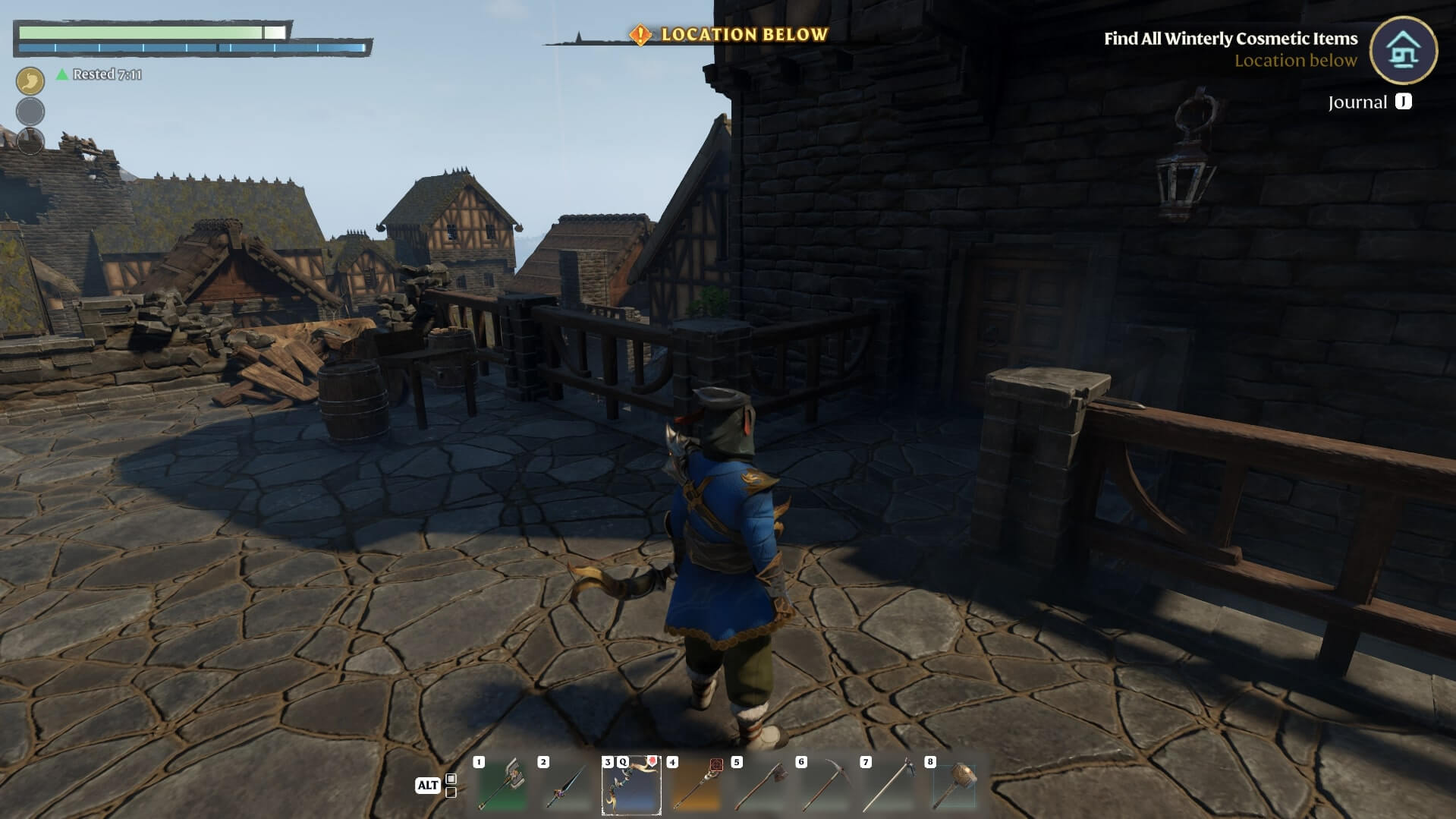Click the Location Below compass marker
1456x819 pixels.
tap(728, 35)
